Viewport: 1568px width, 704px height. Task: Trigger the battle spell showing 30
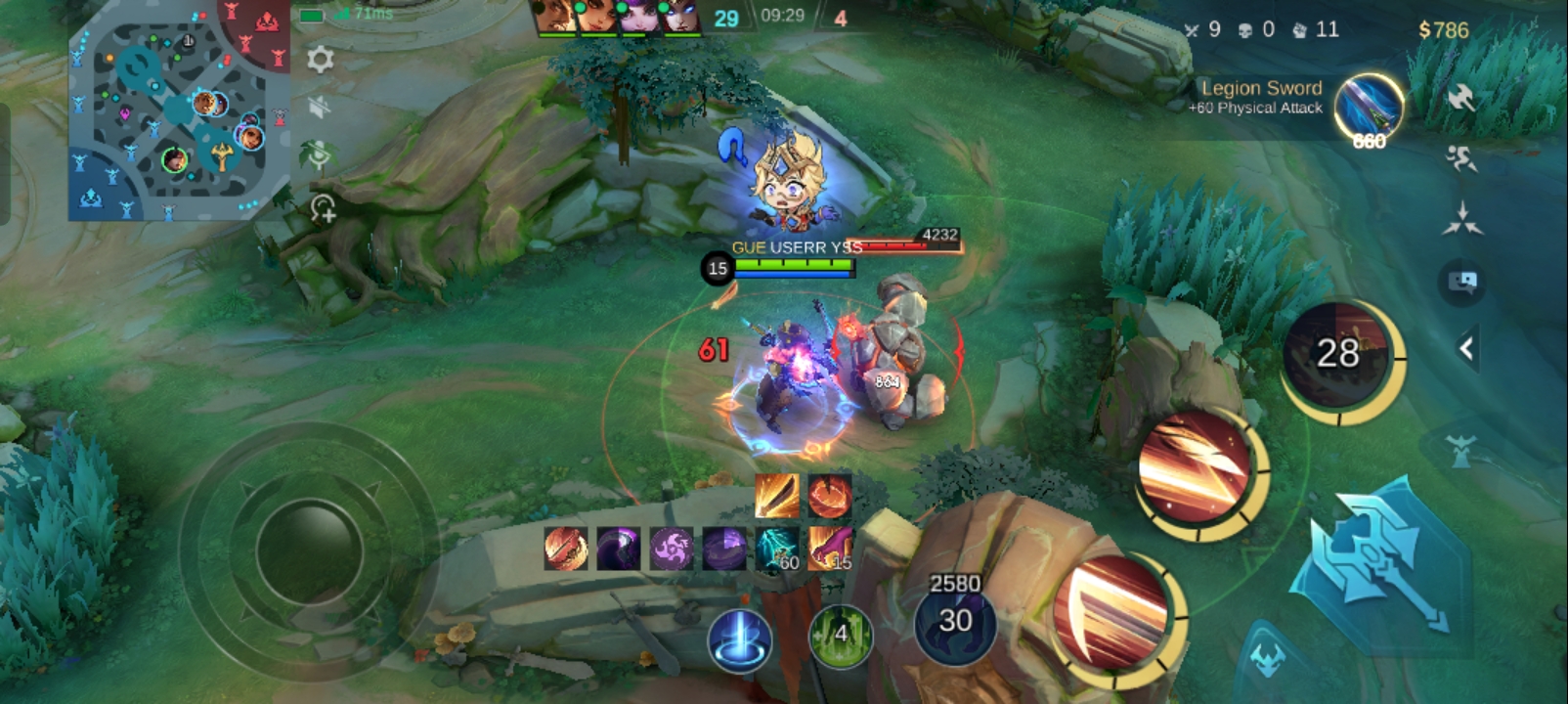954,622
